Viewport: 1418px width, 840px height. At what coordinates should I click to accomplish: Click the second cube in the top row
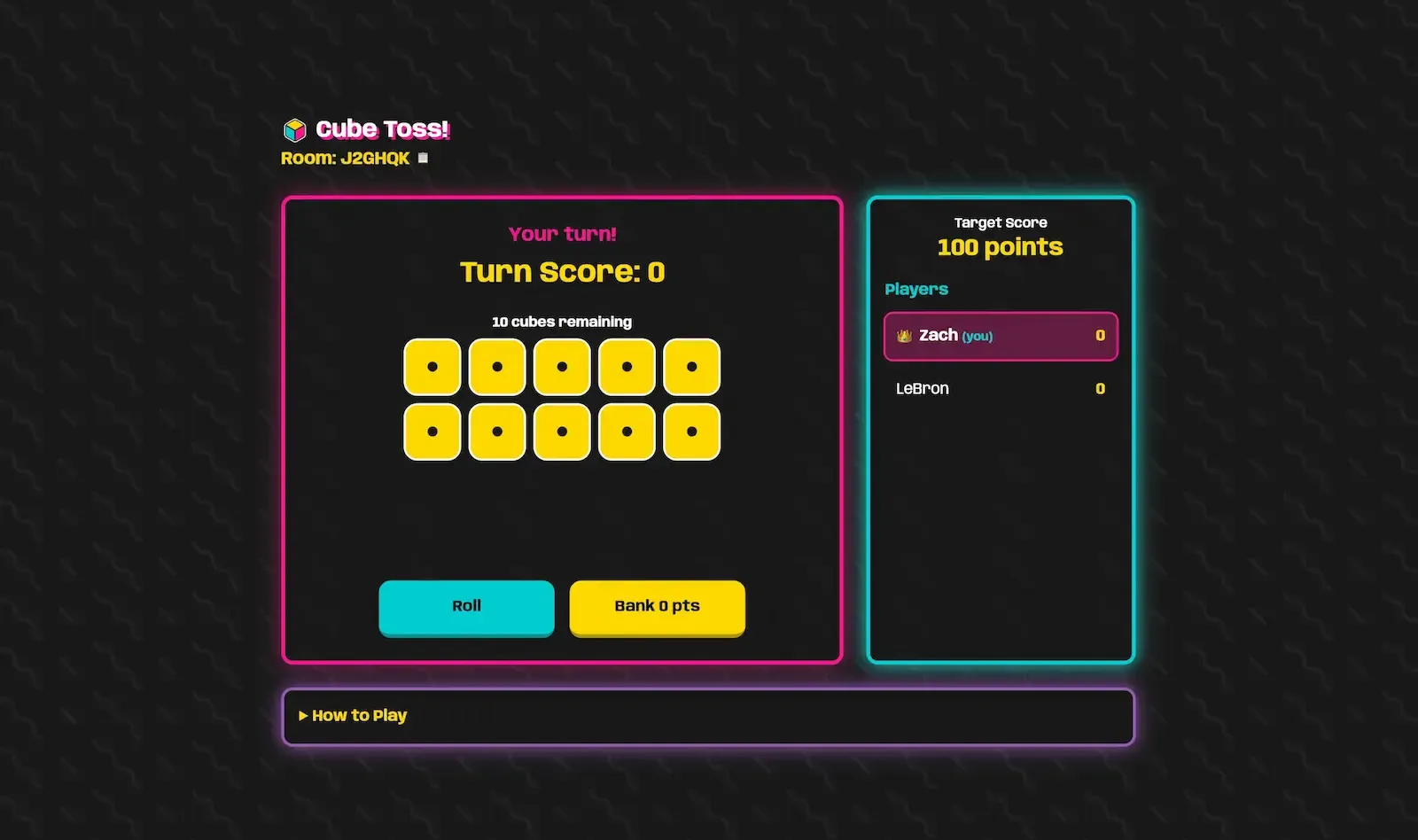pyautogui.click(x=496, y=366)
